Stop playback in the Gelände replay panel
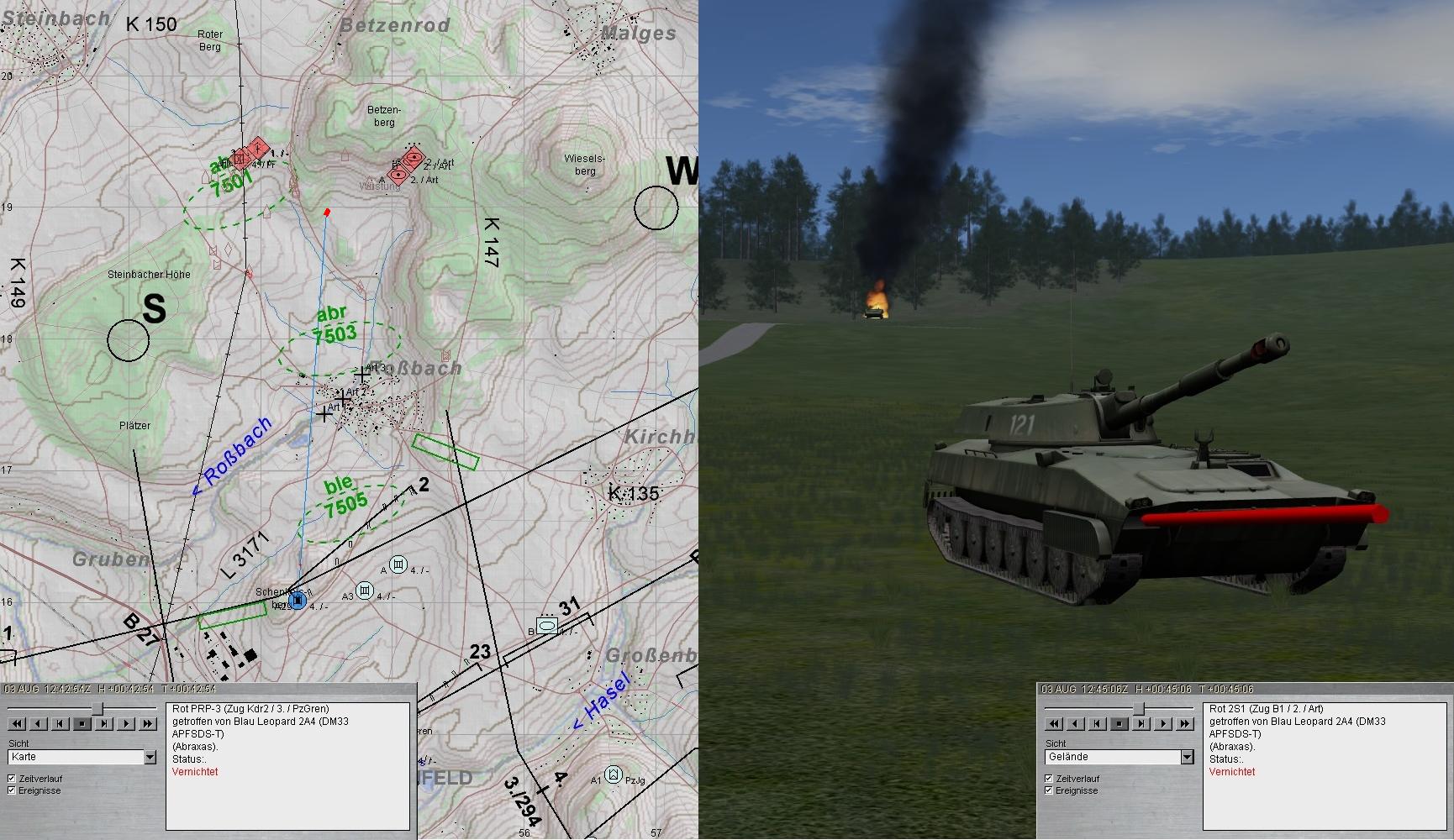This screenshot has width=1454, height=840. pyautogui.click(x=1119, y=723)
